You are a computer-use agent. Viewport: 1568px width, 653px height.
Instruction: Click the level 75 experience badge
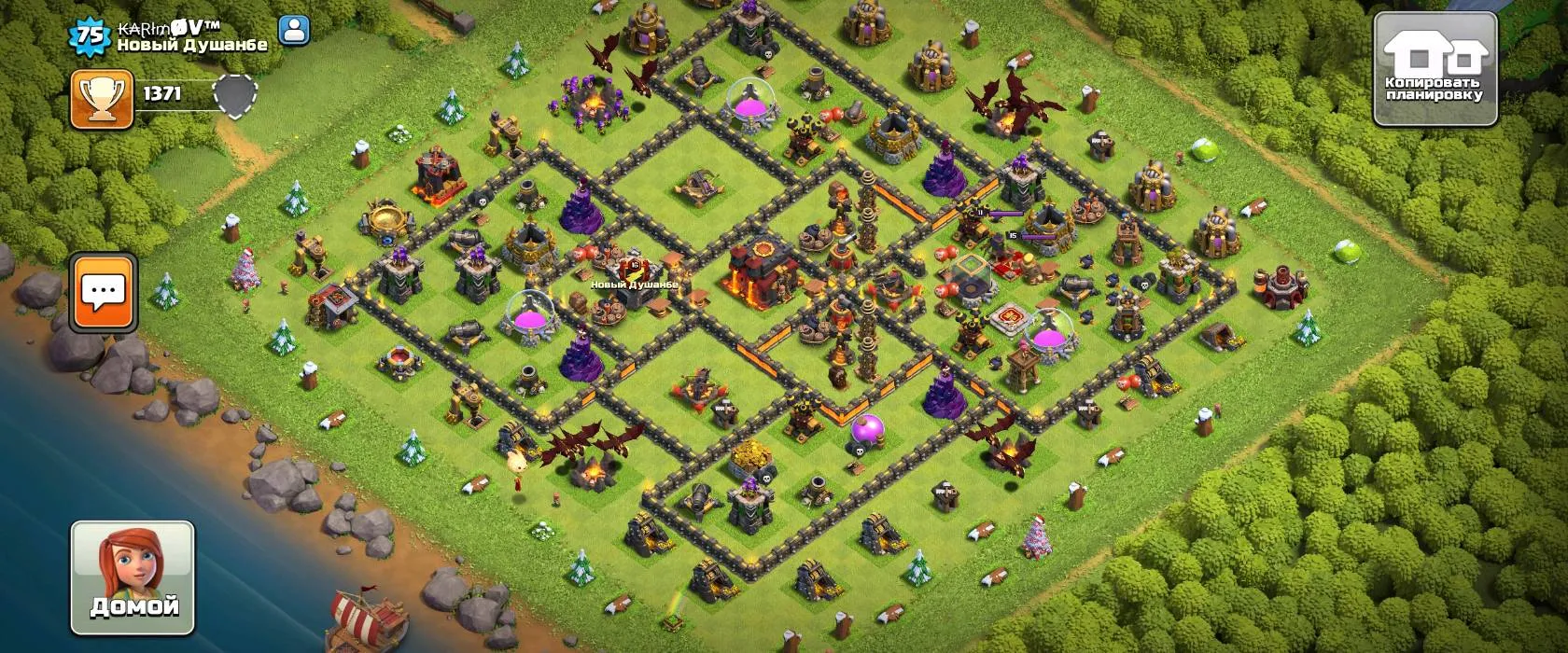coord(91,35)
